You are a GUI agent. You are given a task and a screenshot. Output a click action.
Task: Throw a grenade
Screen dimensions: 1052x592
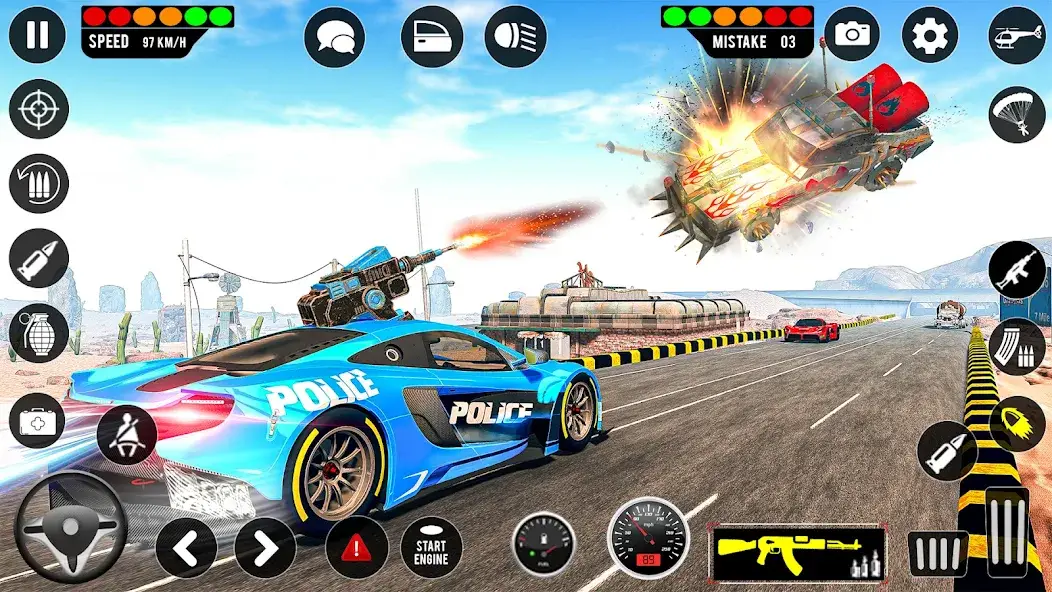(38, 333)
